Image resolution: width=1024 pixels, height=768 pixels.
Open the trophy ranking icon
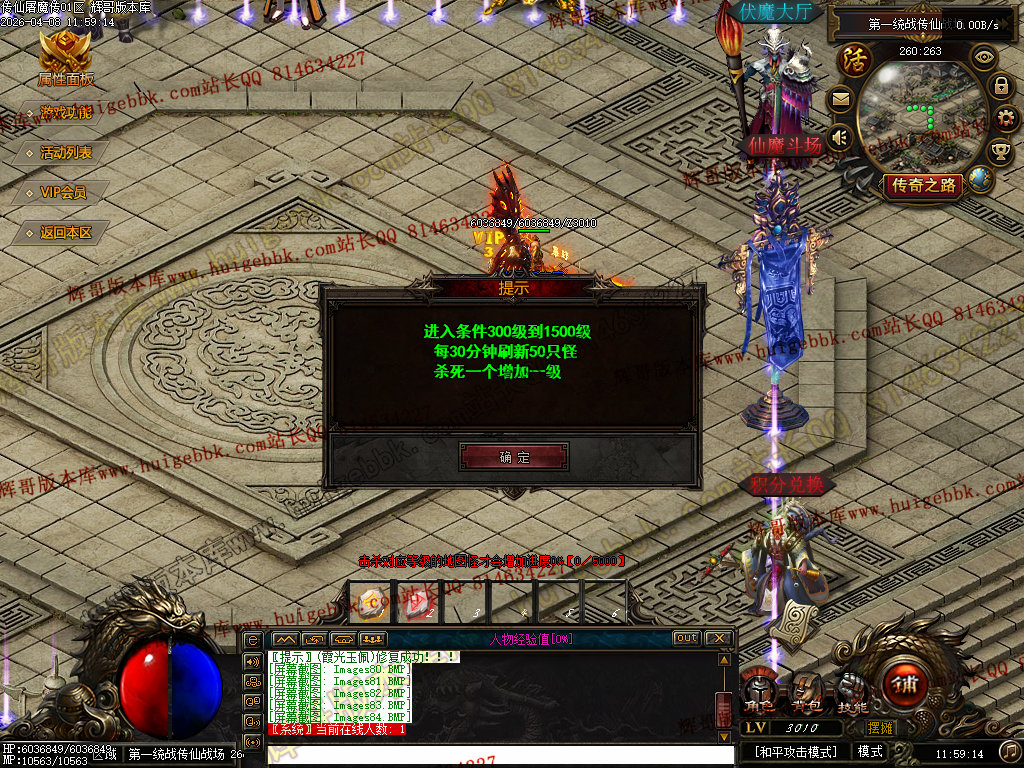1000,152
